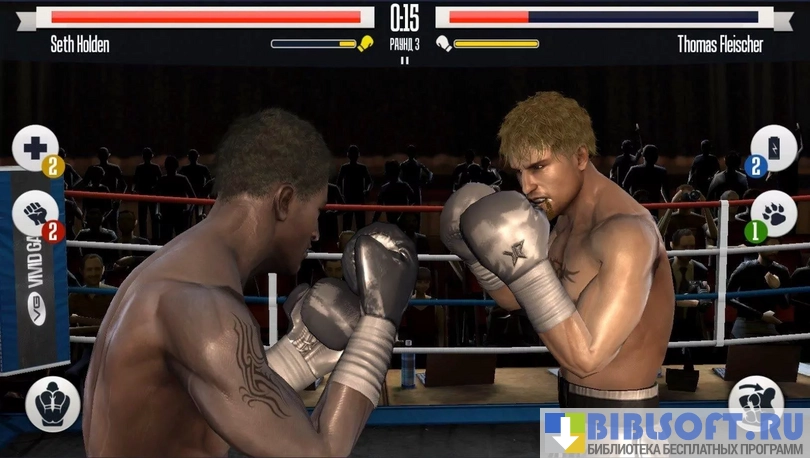Pause the match with the pause icon
The image size is (810, 458).
point(404,60)
